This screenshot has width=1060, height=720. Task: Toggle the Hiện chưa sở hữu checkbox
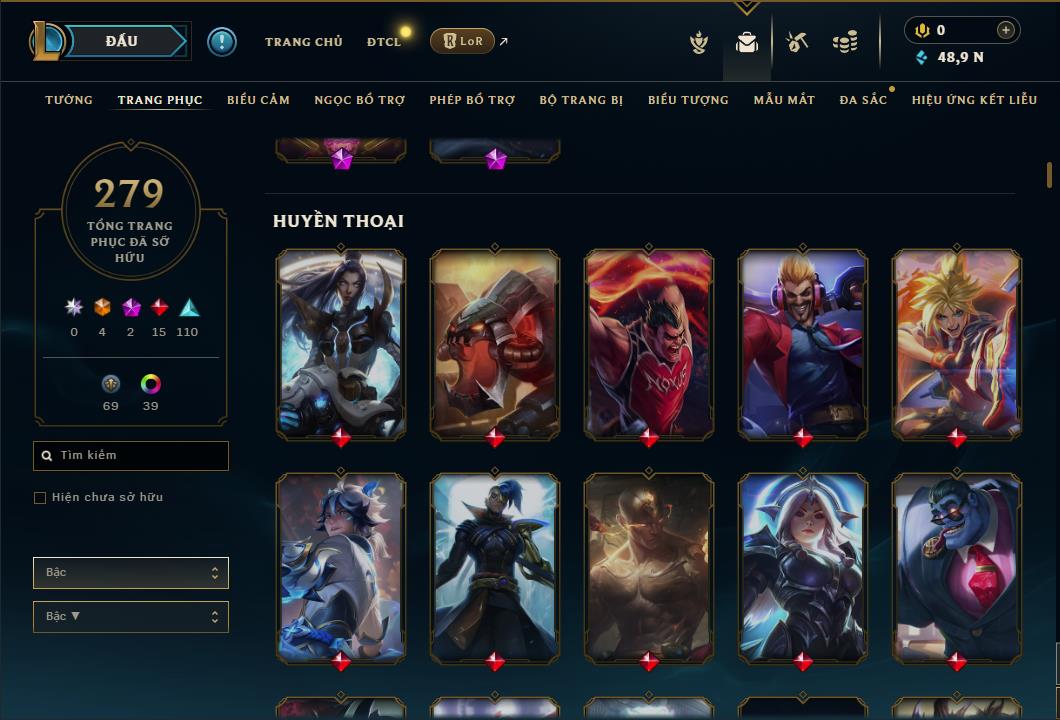point(40,498)
